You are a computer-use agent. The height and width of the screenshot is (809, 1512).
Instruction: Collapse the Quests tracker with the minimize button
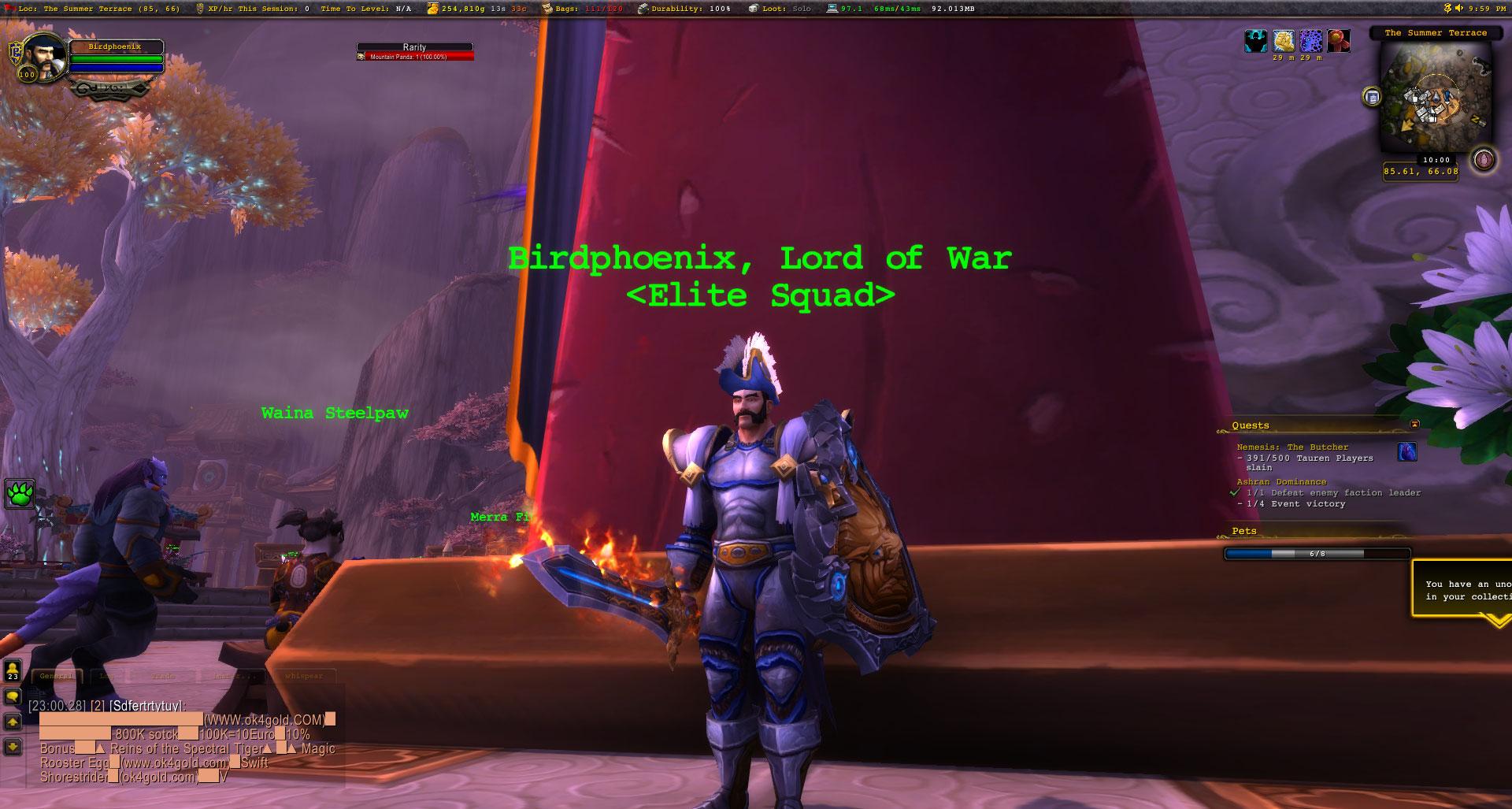(x=1414, y=425)
